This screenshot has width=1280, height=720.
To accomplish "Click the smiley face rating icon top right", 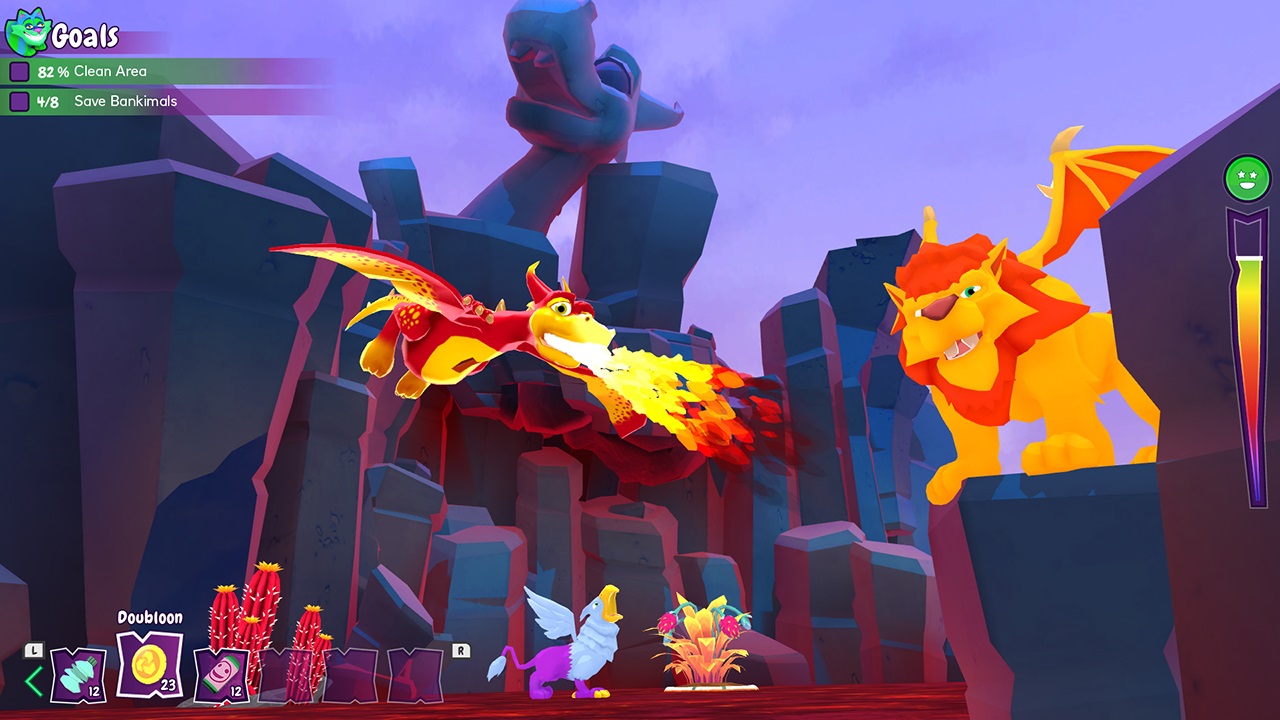I will pyautogui.click(x=1246, y=180).
